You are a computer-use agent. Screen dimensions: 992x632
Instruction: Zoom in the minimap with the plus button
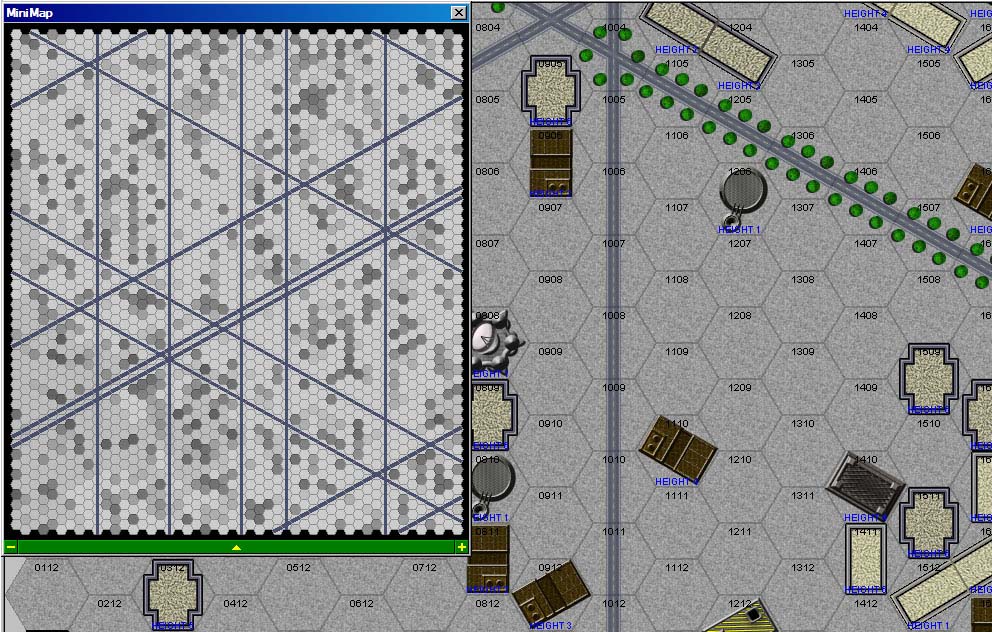(x=461, y=547)
